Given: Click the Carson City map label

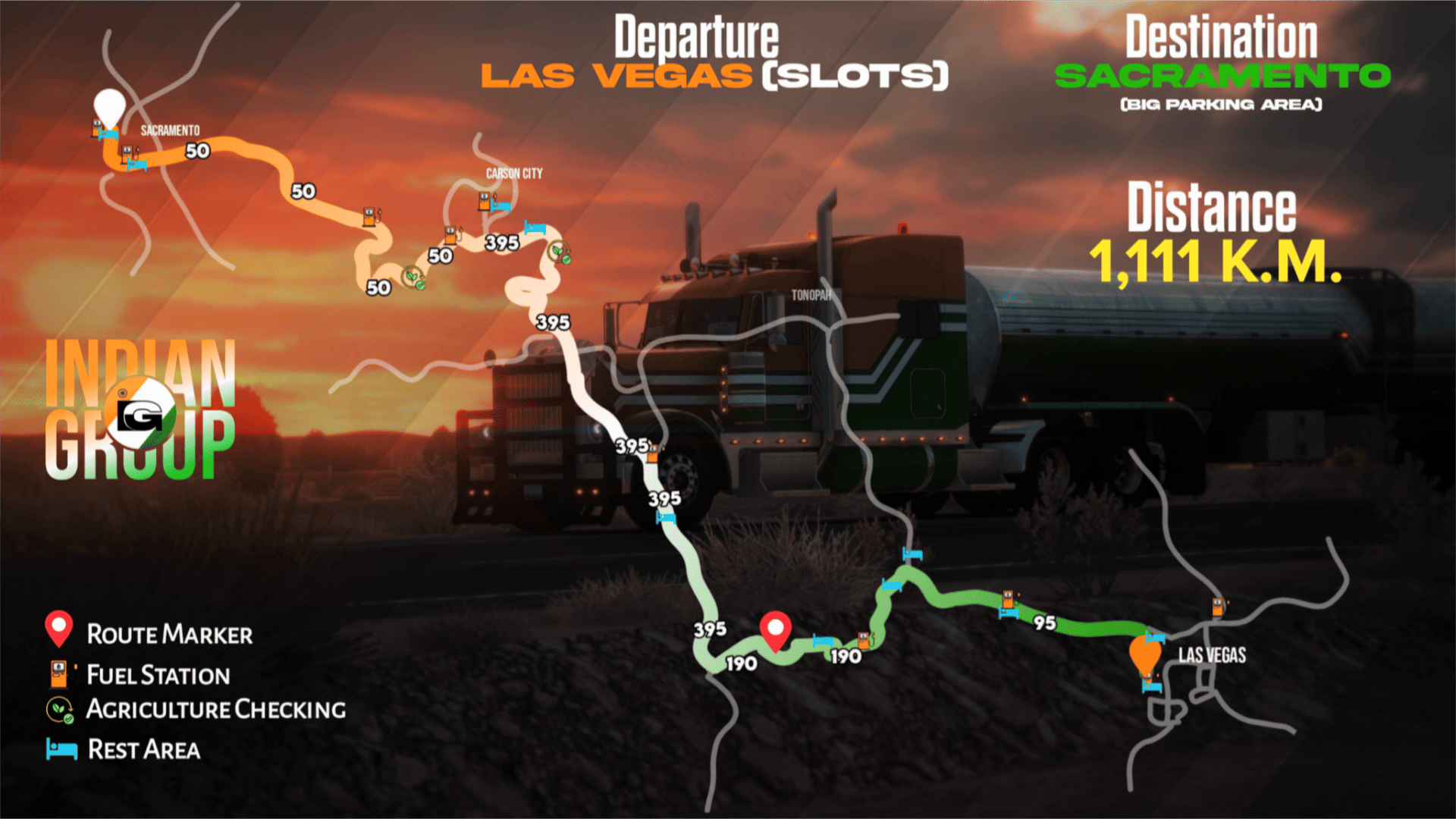Looking at the screenshot, I should click(514, 174).
